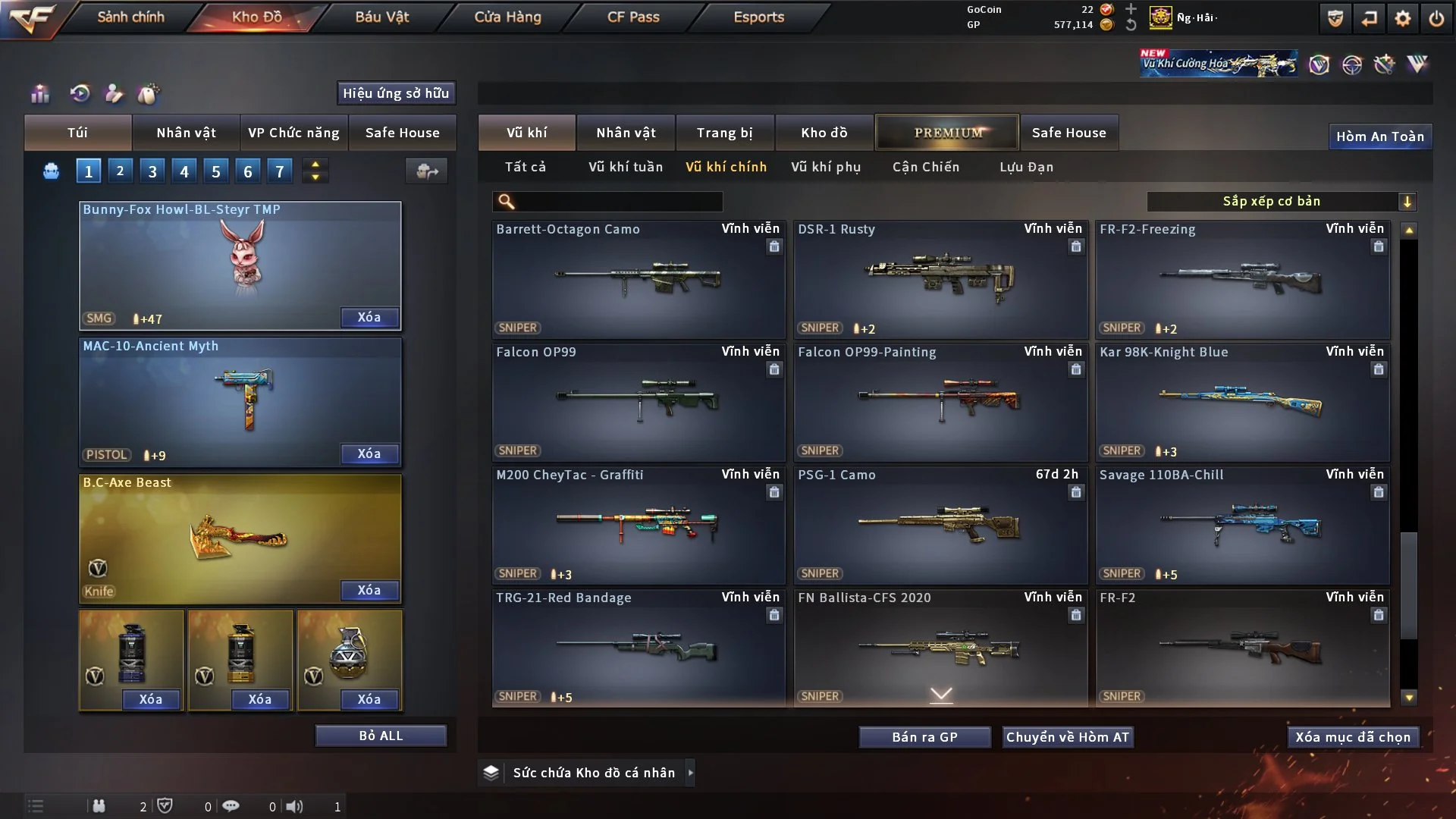Switch to the PREMIUM tab
Viewport: 1456px width, 819px height.
[947, 133]
